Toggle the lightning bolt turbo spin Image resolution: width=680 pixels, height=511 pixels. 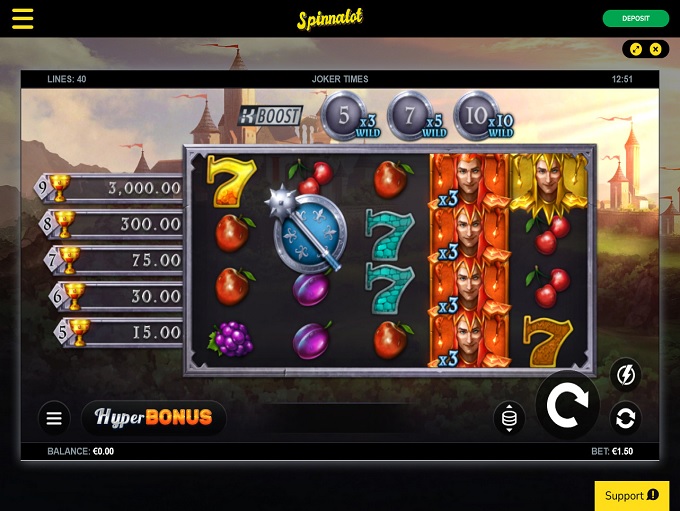pos(625,375)
